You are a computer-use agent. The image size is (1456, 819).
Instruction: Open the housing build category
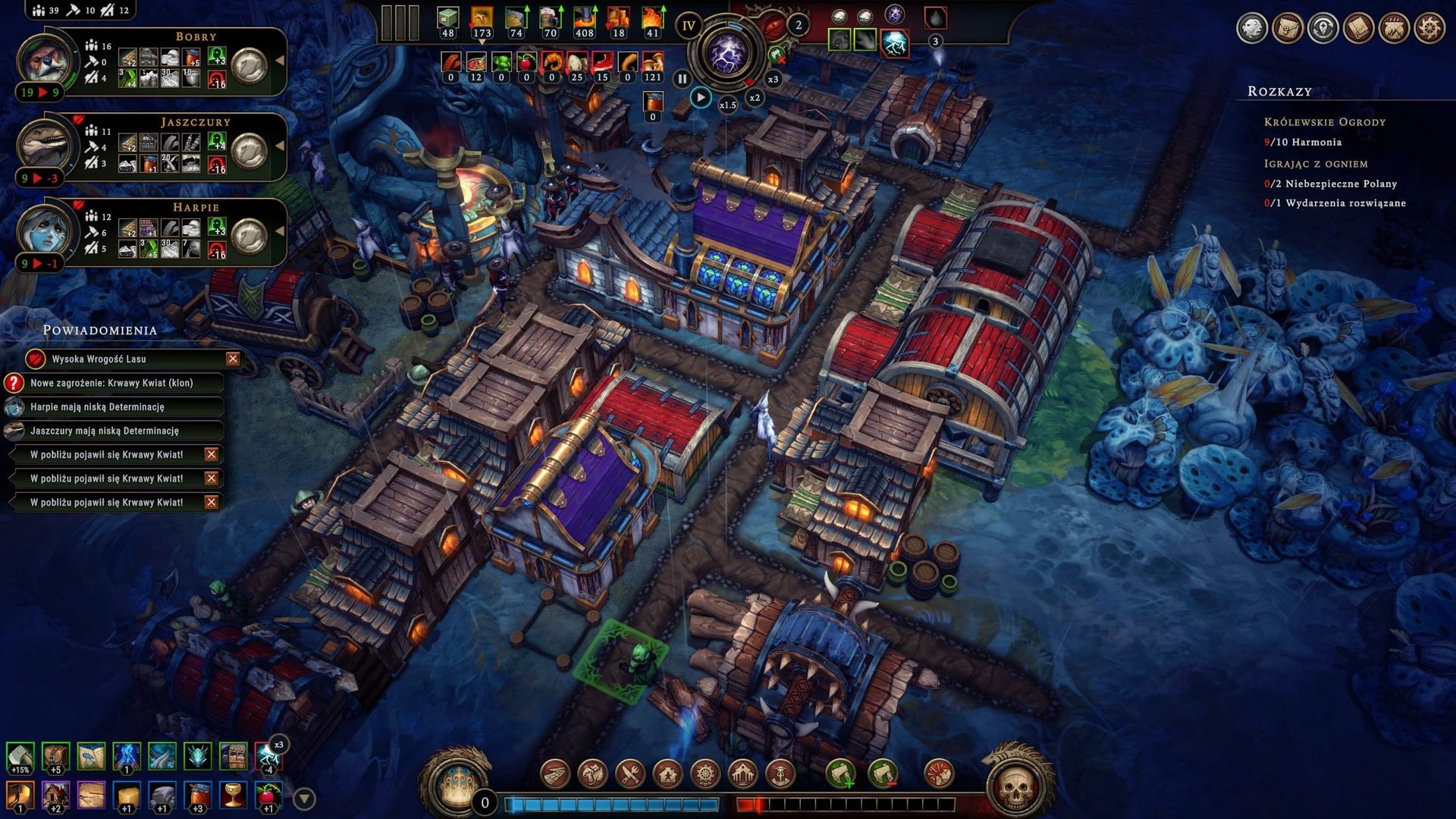(668, 774)
